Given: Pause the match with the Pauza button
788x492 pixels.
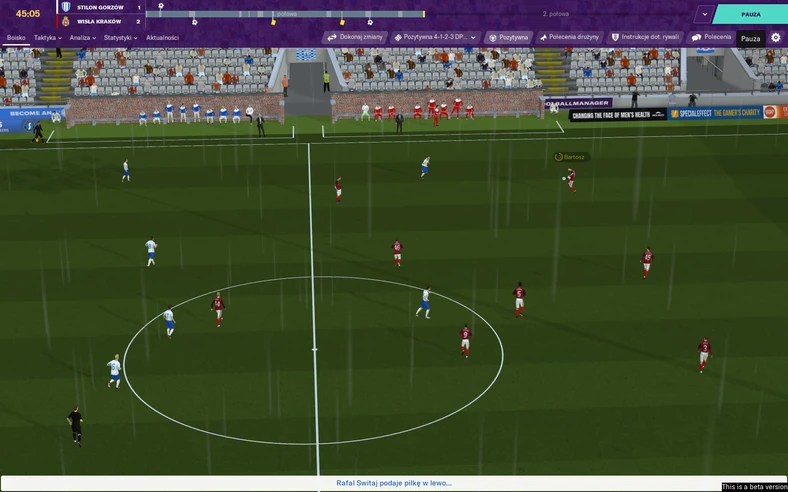Looking at the screenshot, I should tap(750, 14).
